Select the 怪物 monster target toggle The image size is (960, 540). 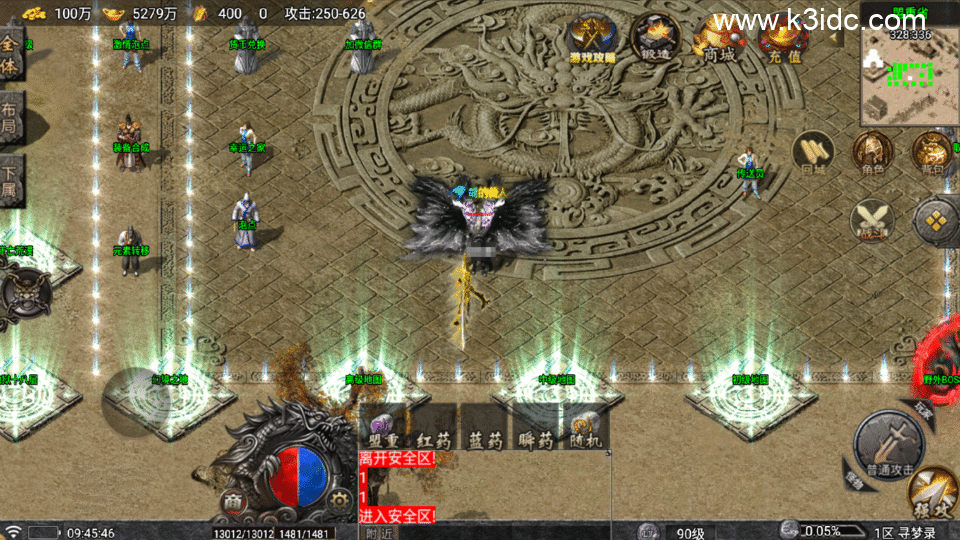pyautogui.click(x=851, y=478)
